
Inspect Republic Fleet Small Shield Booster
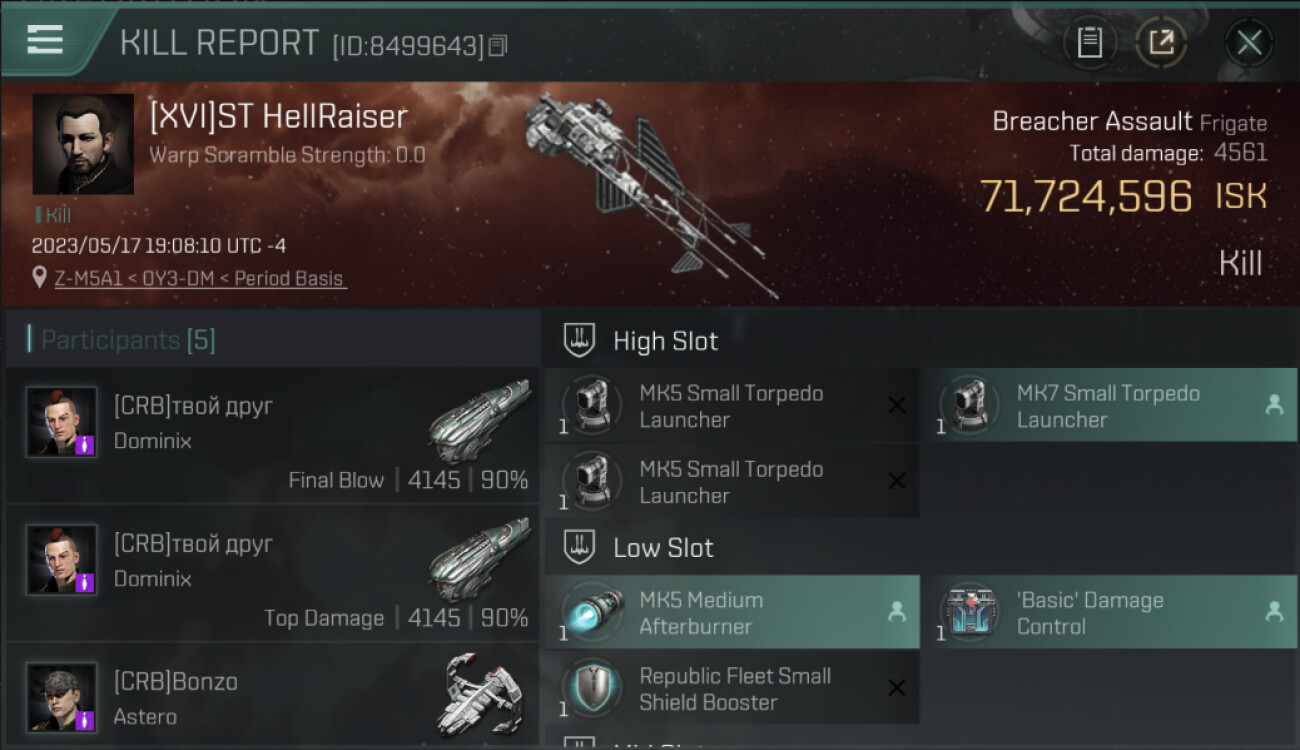(731, 689)
